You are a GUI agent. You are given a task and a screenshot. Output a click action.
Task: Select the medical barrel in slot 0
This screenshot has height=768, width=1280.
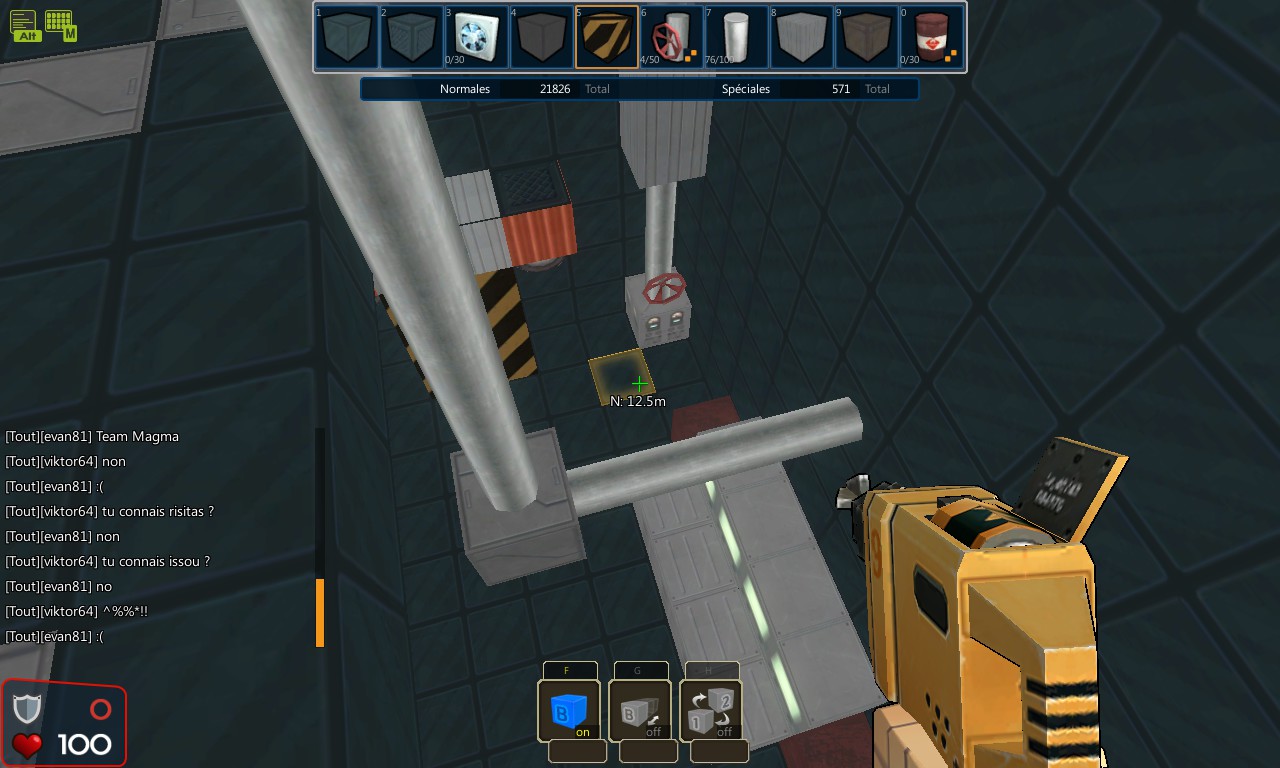[x=933, y=35]
